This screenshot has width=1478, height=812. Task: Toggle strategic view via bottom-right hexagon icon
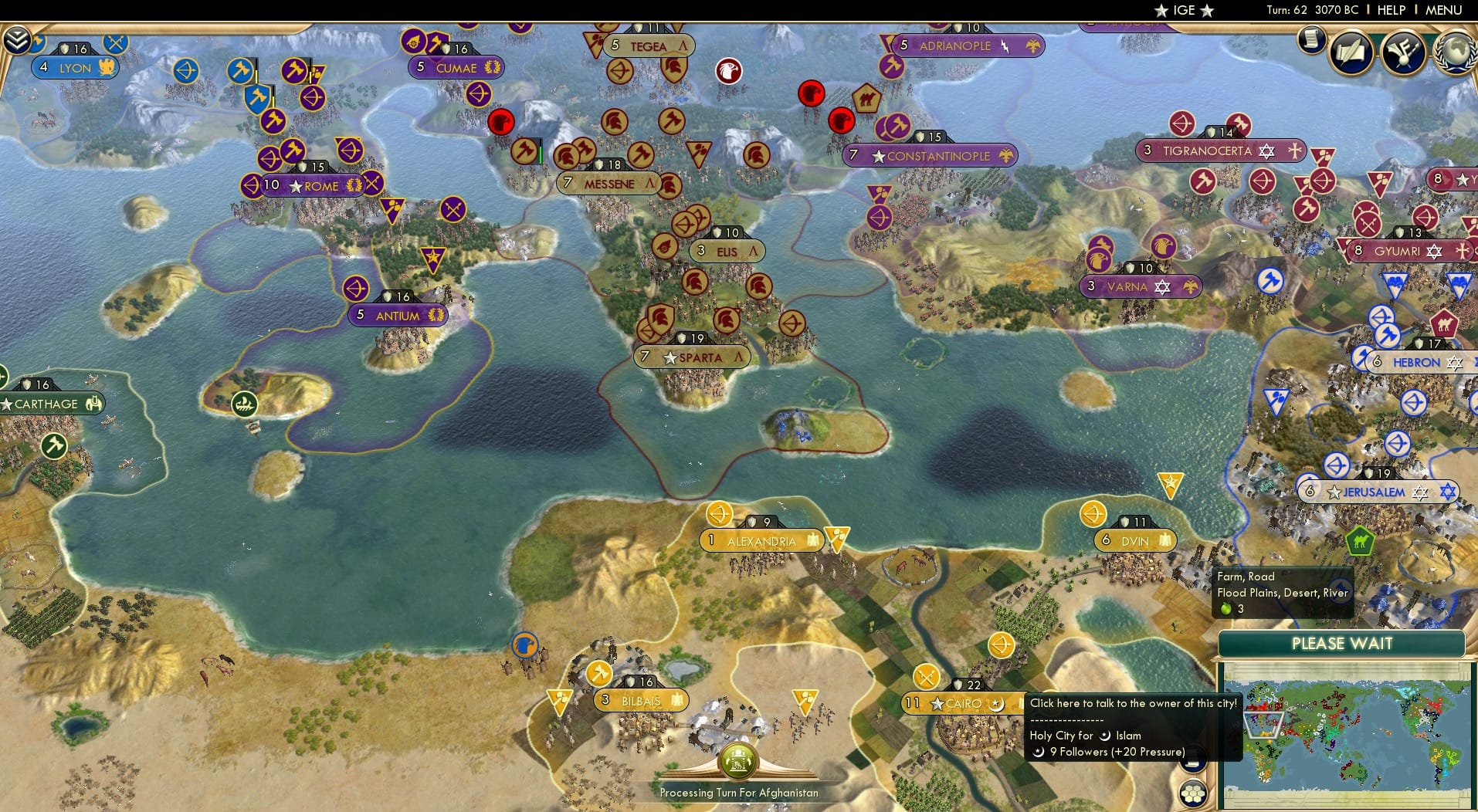coord(1193,793)
